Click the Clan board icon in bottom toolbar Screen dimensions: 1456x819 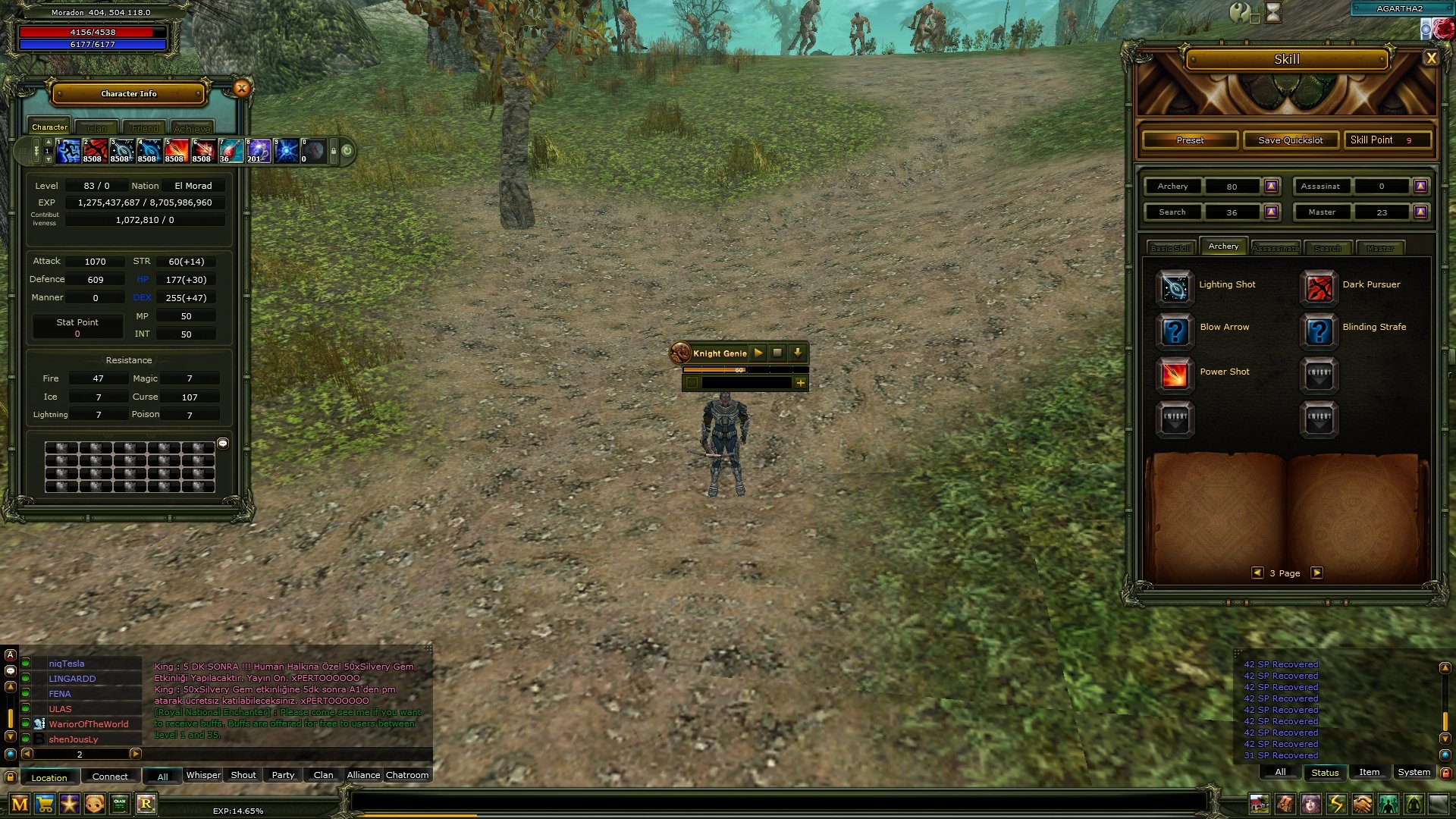(x=118, y=802)
